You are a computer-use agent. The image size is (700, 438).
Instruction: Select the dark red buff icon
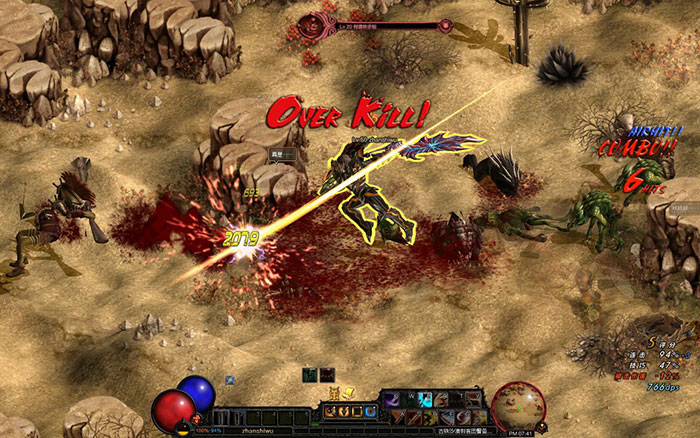[x=327, y=373]
